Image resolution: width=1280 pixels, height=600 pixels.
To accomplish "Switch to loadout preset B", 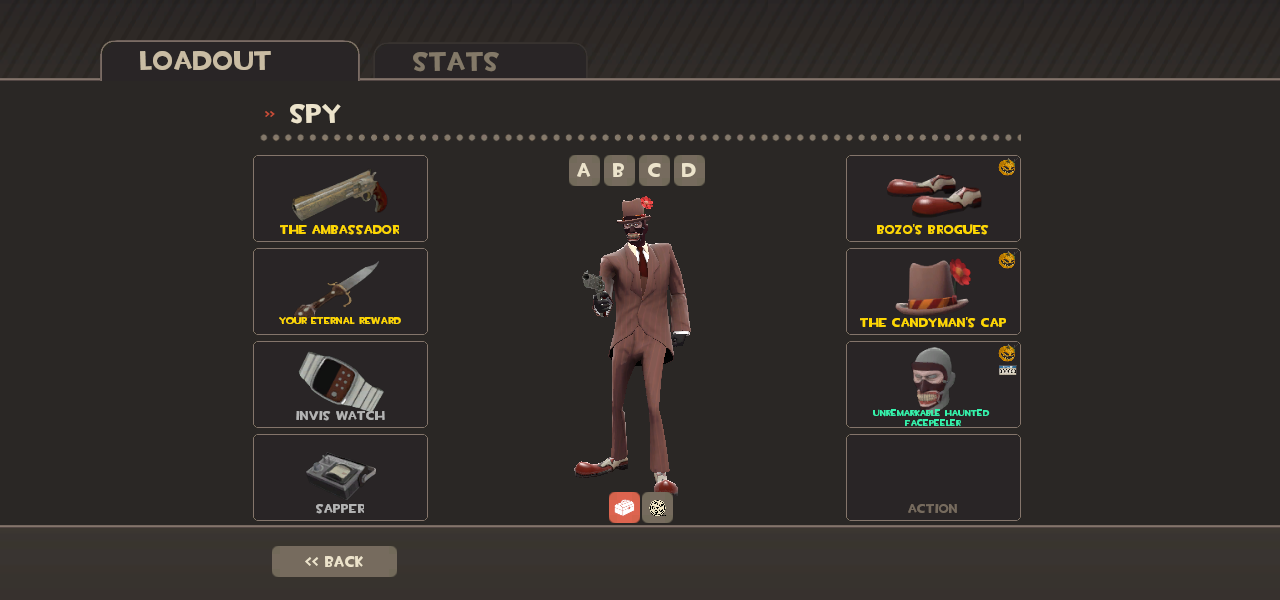I will [619, 170].
